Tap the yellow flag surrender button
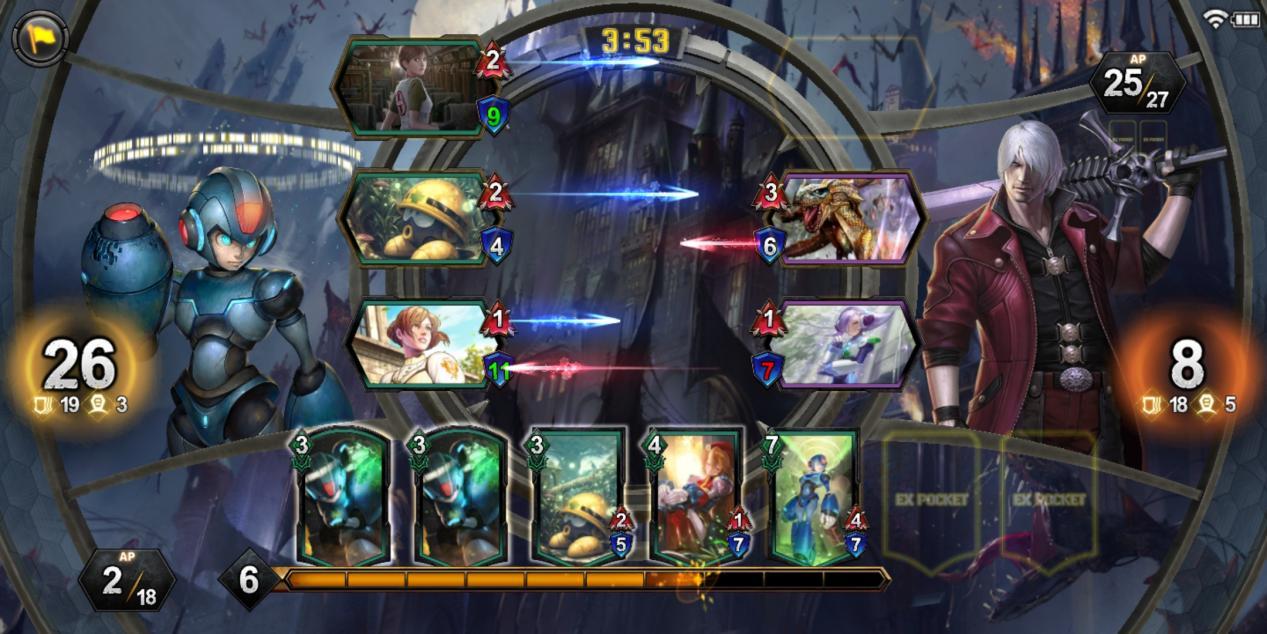The image size is (1267, 634). click(x=40, y=39)
